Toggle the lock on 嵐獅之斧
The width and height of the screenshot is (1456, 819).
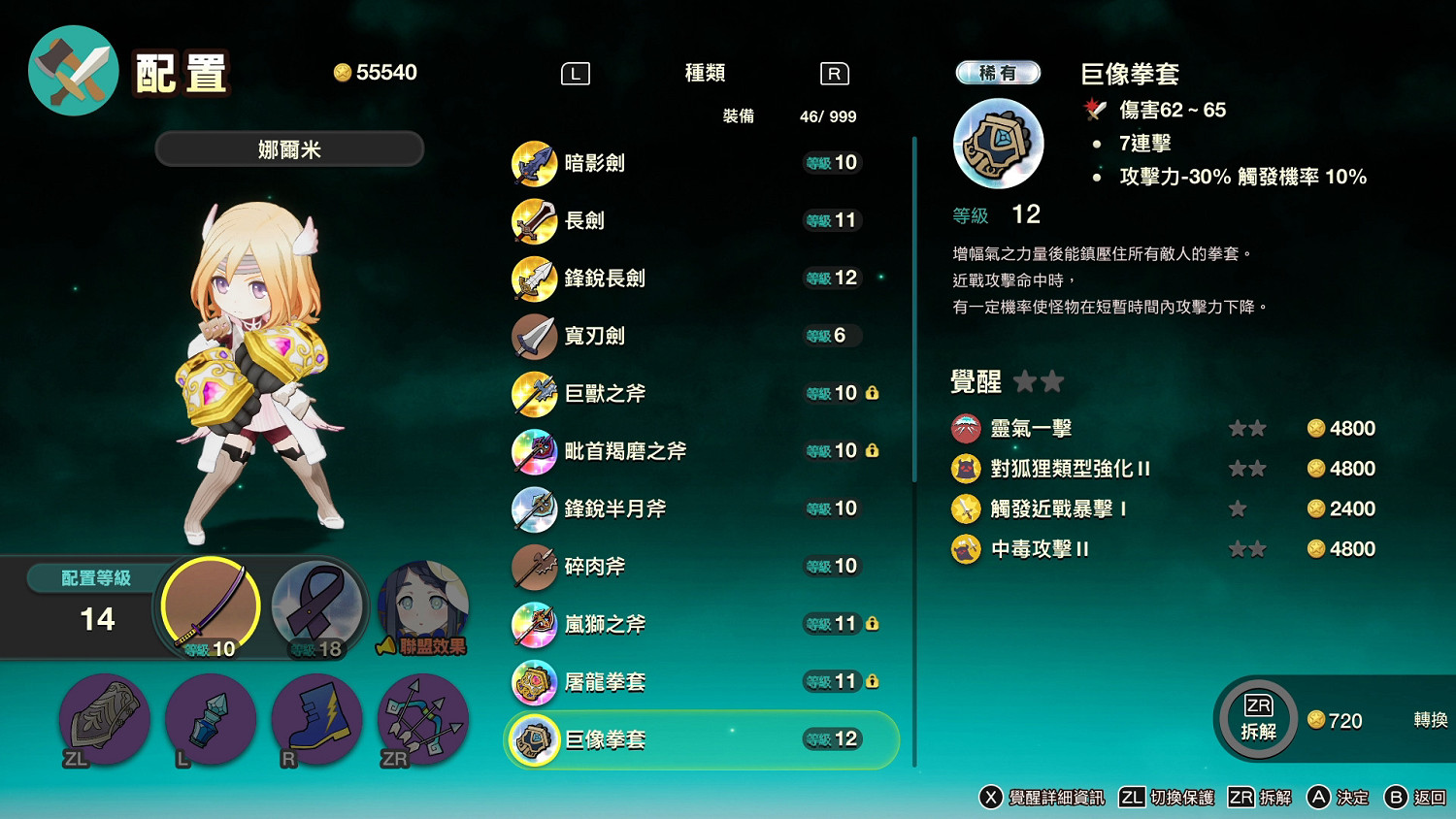click(x=873, y=624)
